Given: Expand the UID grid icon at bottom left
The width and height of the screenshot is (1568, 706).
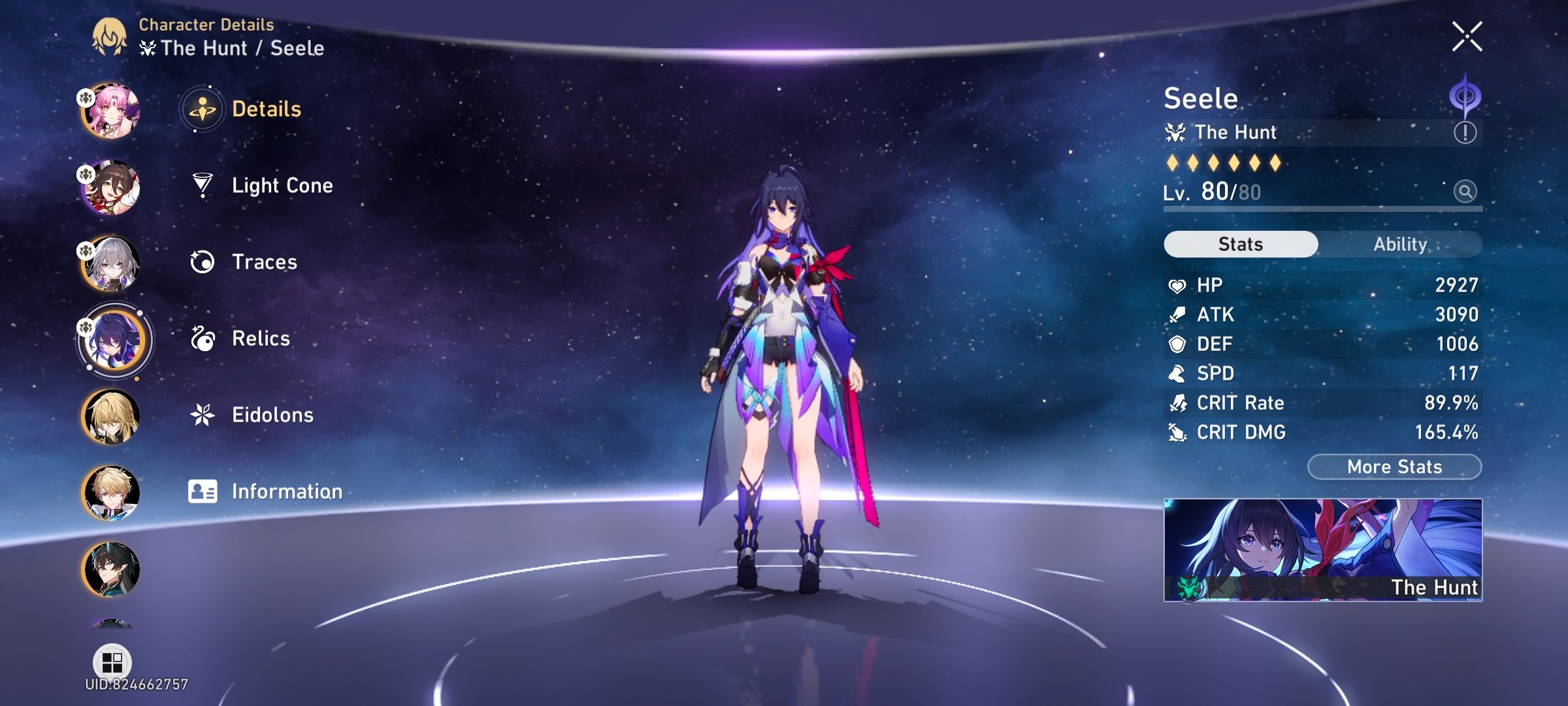Looking at the screenshot, I should click(x=111, y=662).
